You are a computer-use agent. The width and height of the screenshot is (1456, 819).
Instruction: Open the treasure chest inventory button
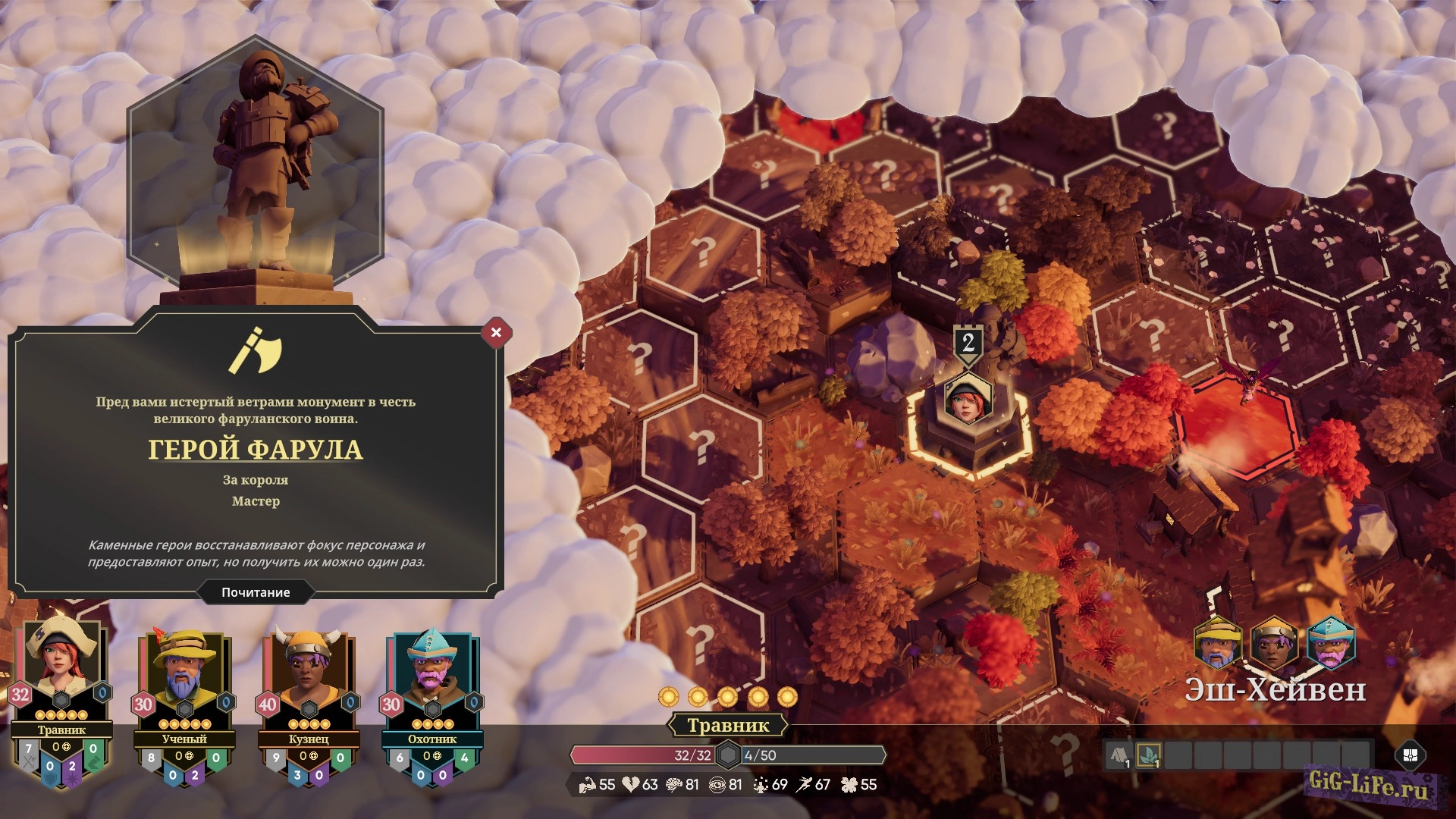click(x=1410, y=755)
